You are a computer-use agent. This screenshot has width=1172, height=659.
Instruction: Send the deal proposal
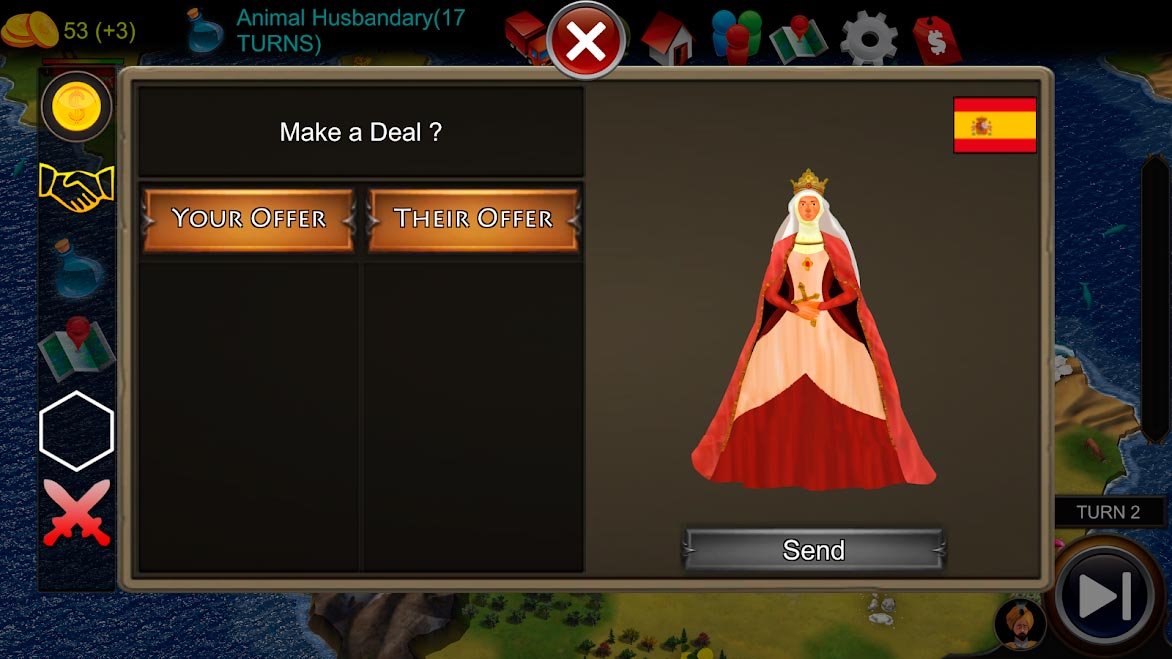click(813, 550)
